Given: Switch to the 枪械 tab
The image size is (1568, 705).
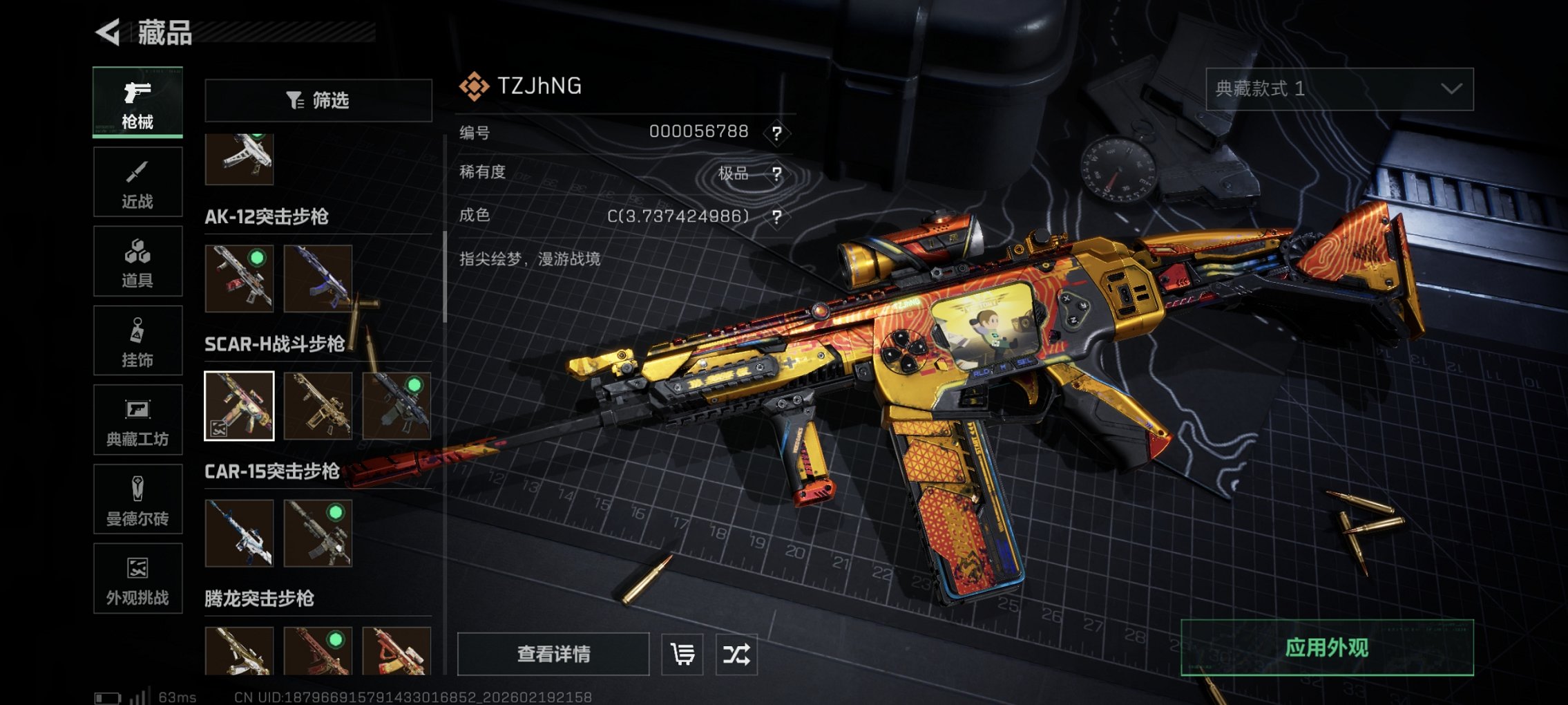Looking at the screenshot, I should [x=137, y=102].
